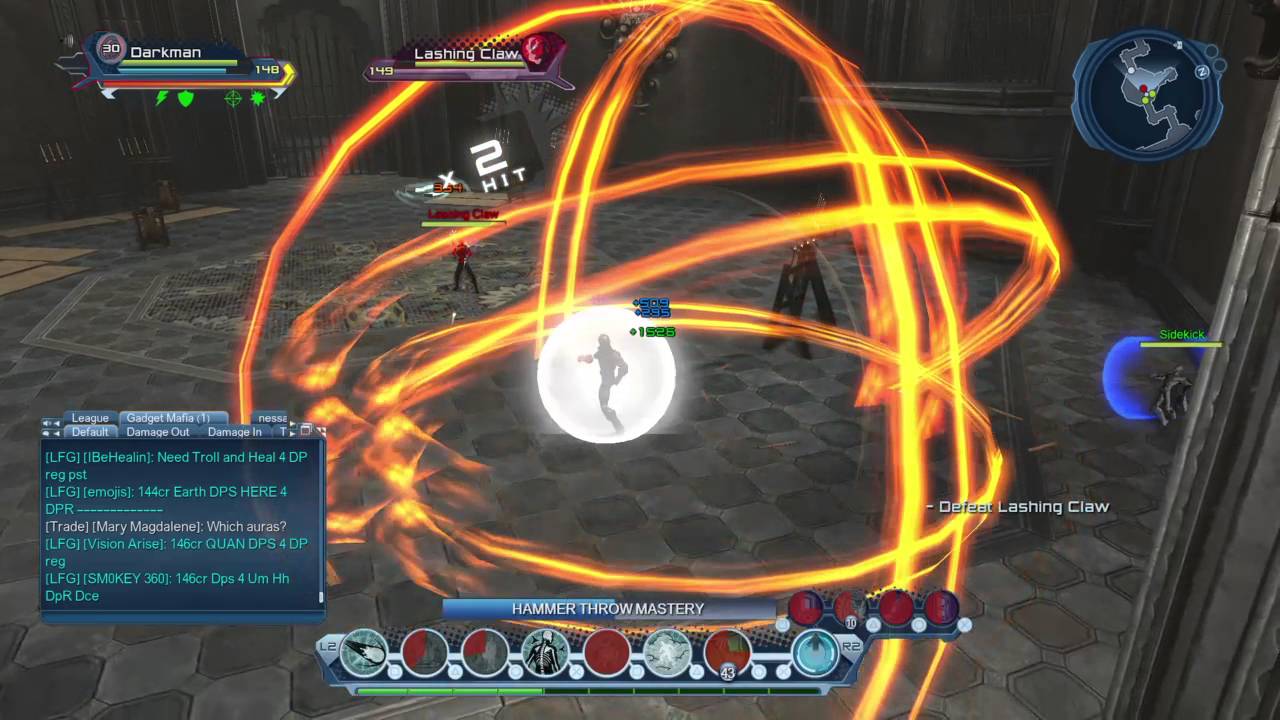1280x720 pixels.
Task: Activate the glowing blue ability beside R2
Action: point(815,653)
